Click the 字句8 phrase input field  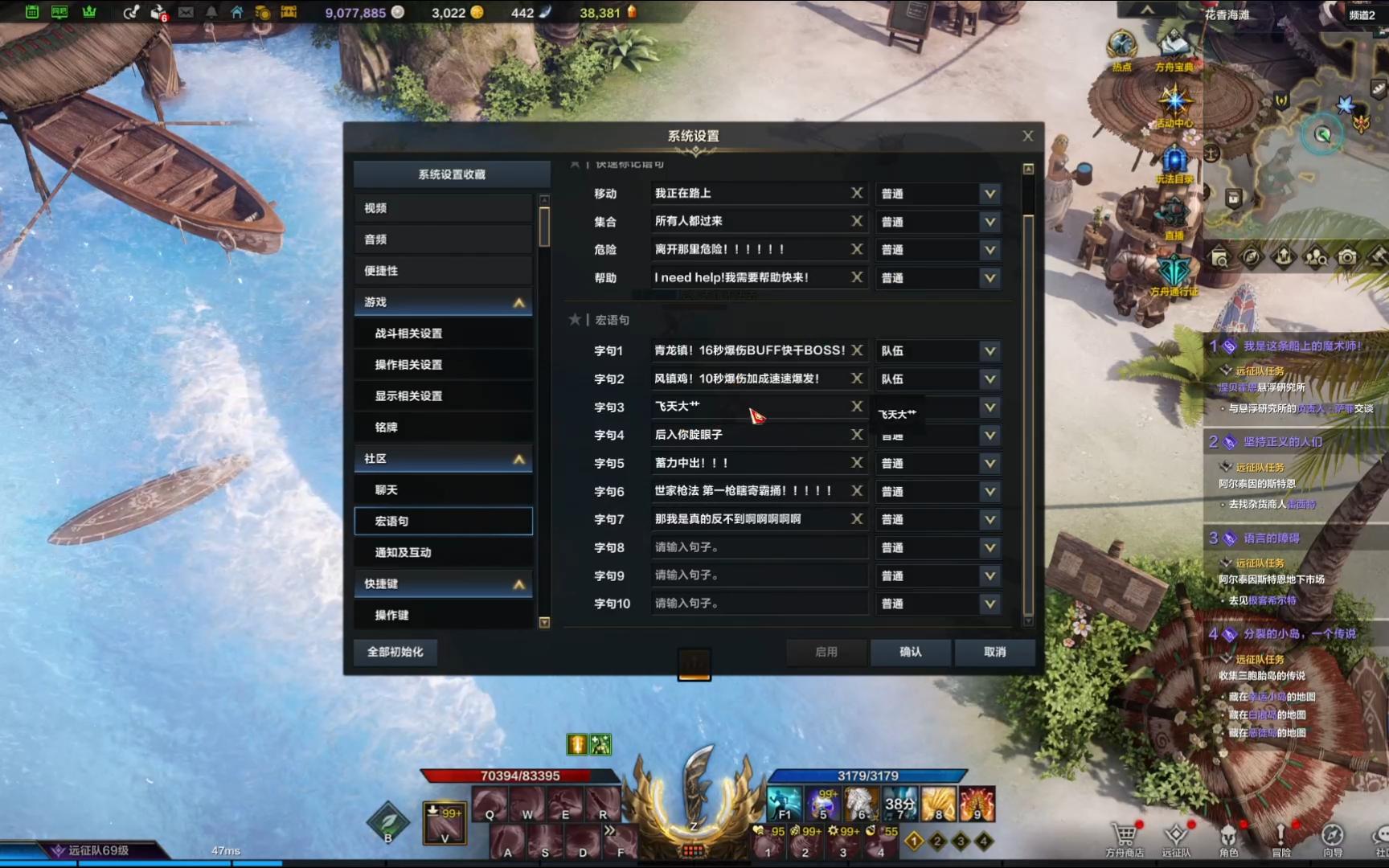pyautogui.click(x=757, y=547)
